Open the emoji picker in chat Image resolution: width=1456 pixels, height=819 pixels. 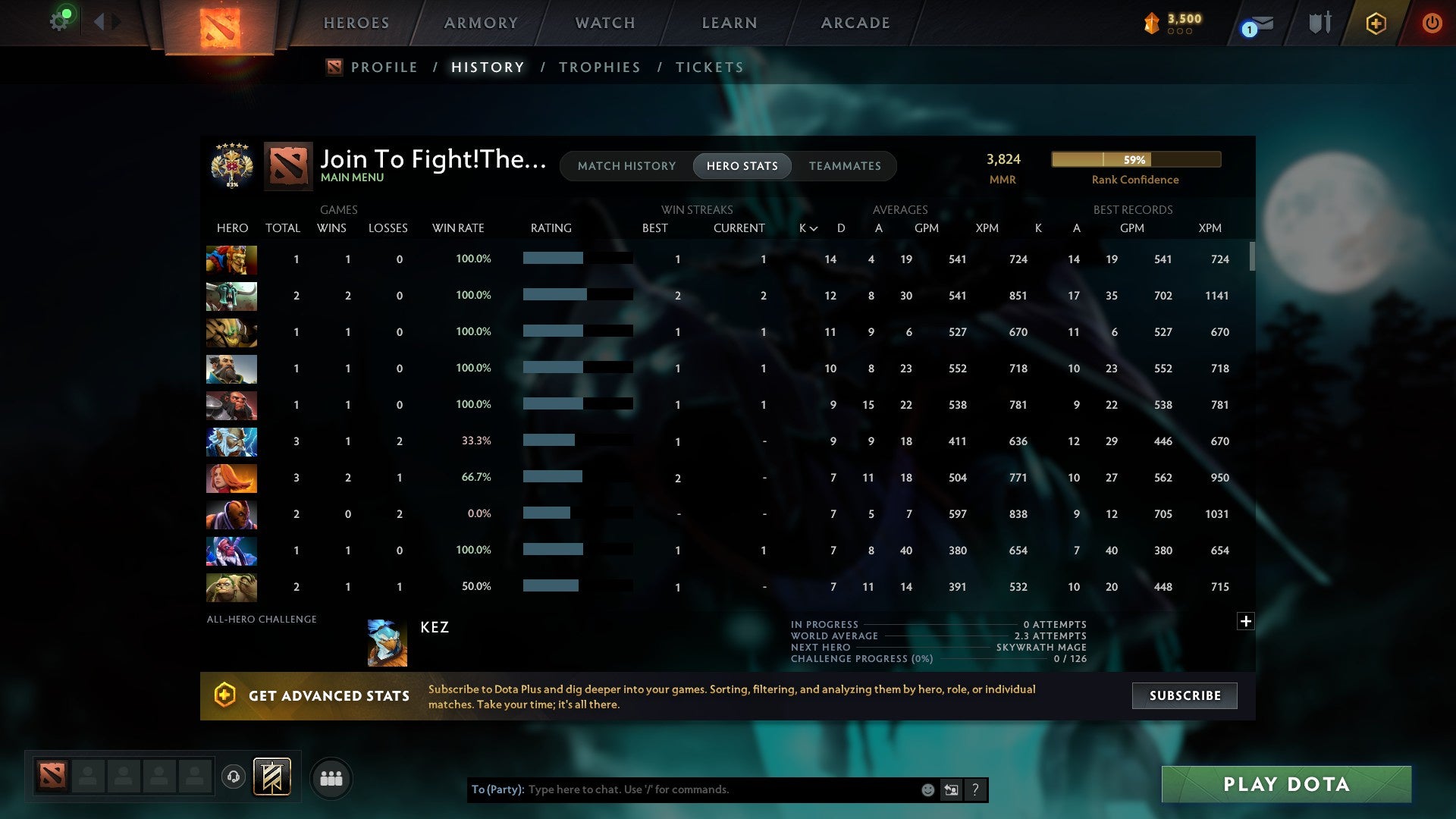[x=927, y=789]
